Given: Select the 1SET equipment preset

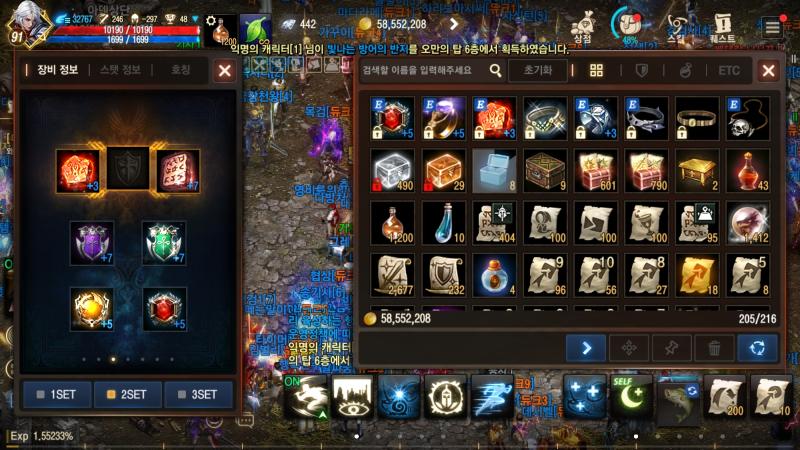Looking at the screenshot, I should [x=56, y=394].
